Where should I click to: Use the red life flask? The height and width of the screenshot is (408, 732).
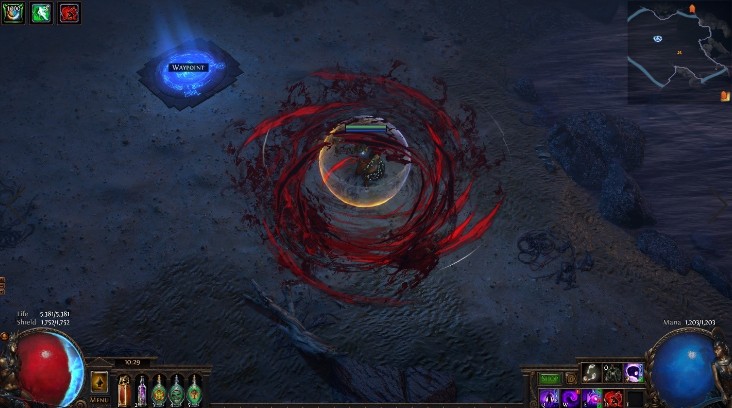tap(123, 388)
